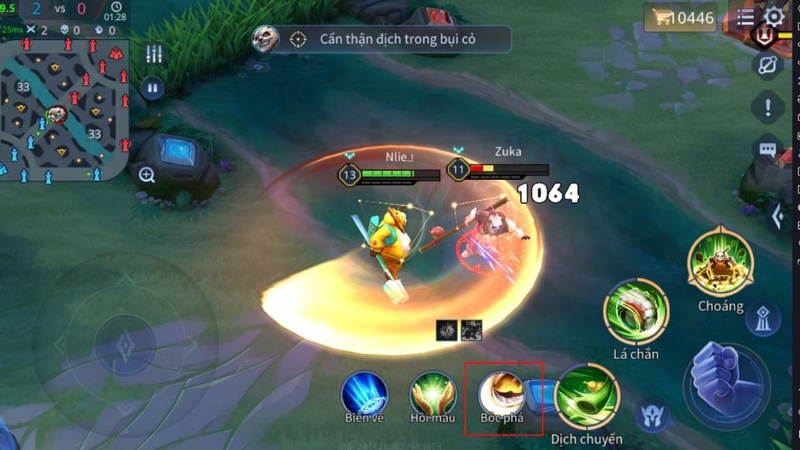Activate the Bộc phá spell

coord(502,395)
